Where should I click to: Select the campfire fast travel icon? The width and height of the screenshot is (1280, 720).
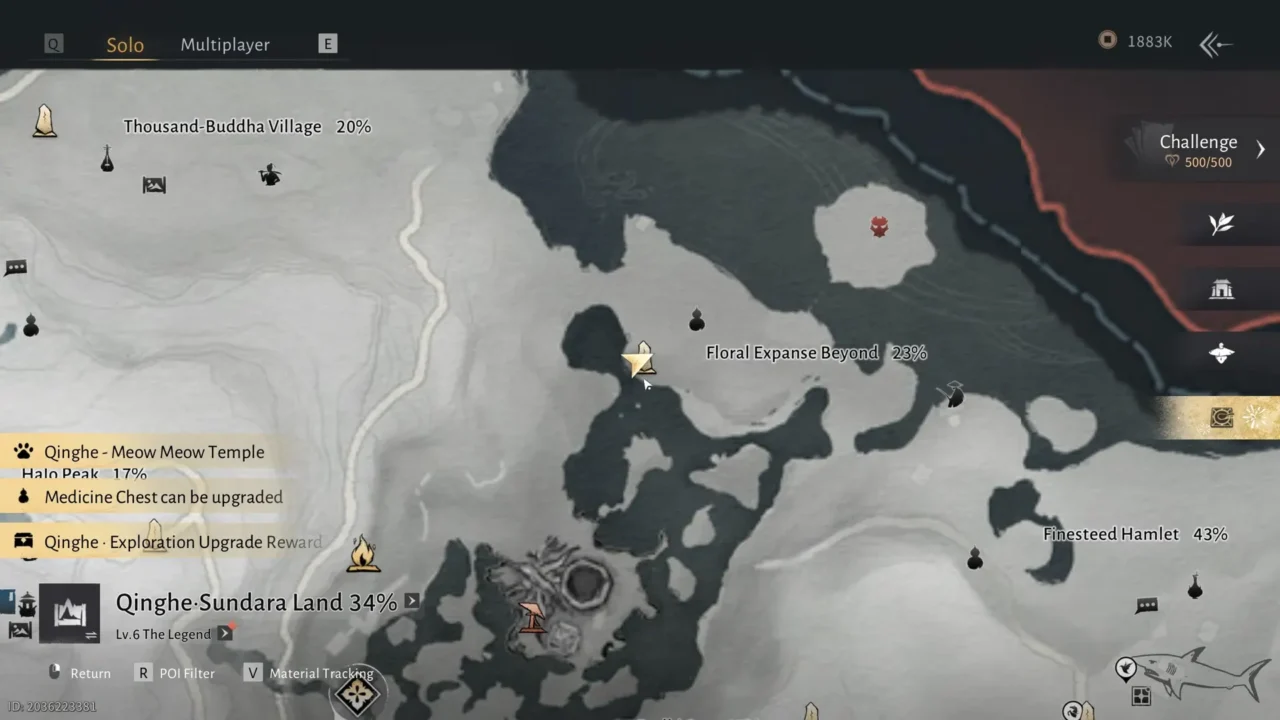click(x=362, y=551)
